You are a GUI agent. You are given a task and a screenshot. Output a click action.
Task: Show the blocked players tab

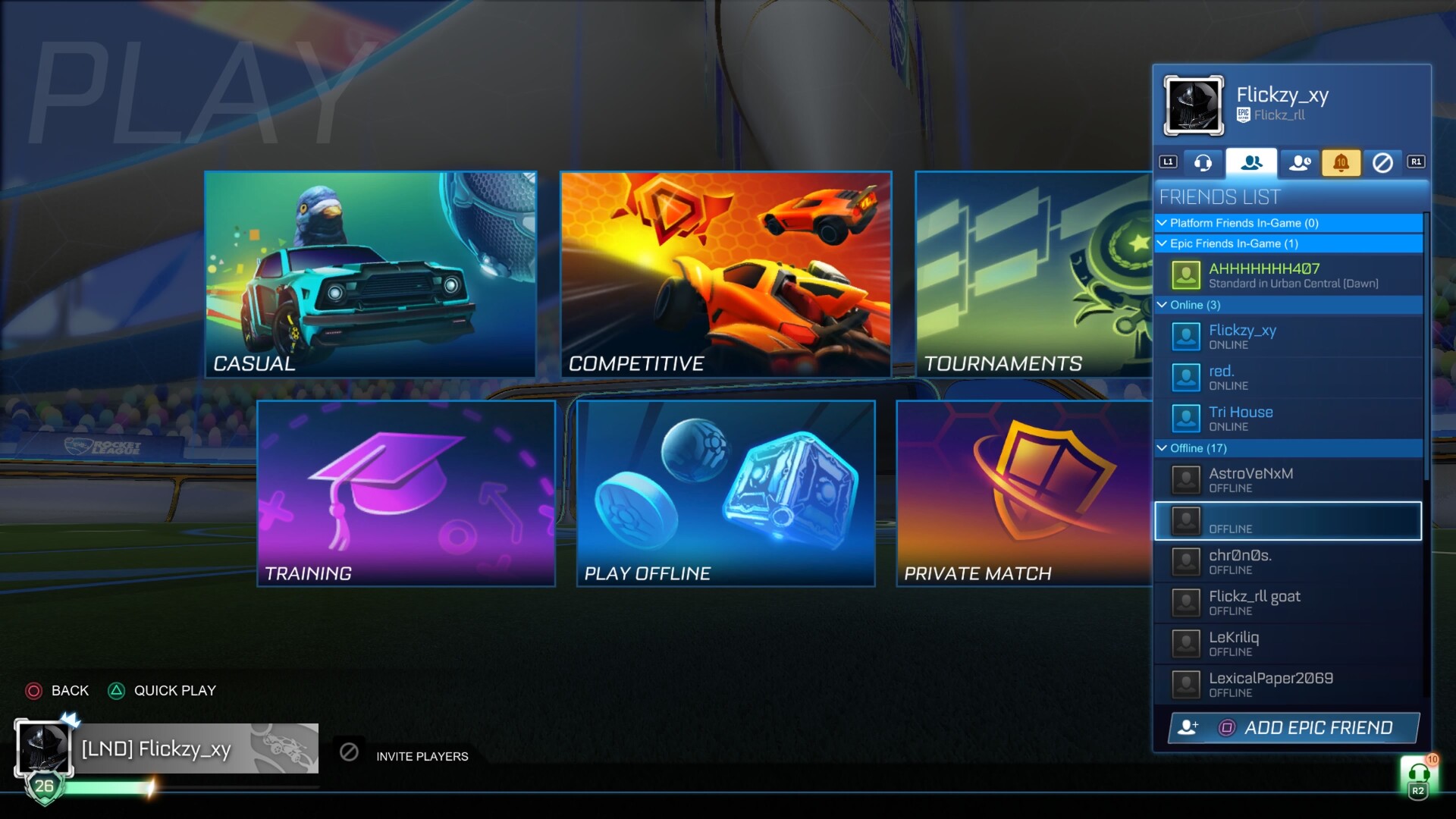click(1382, 162)
